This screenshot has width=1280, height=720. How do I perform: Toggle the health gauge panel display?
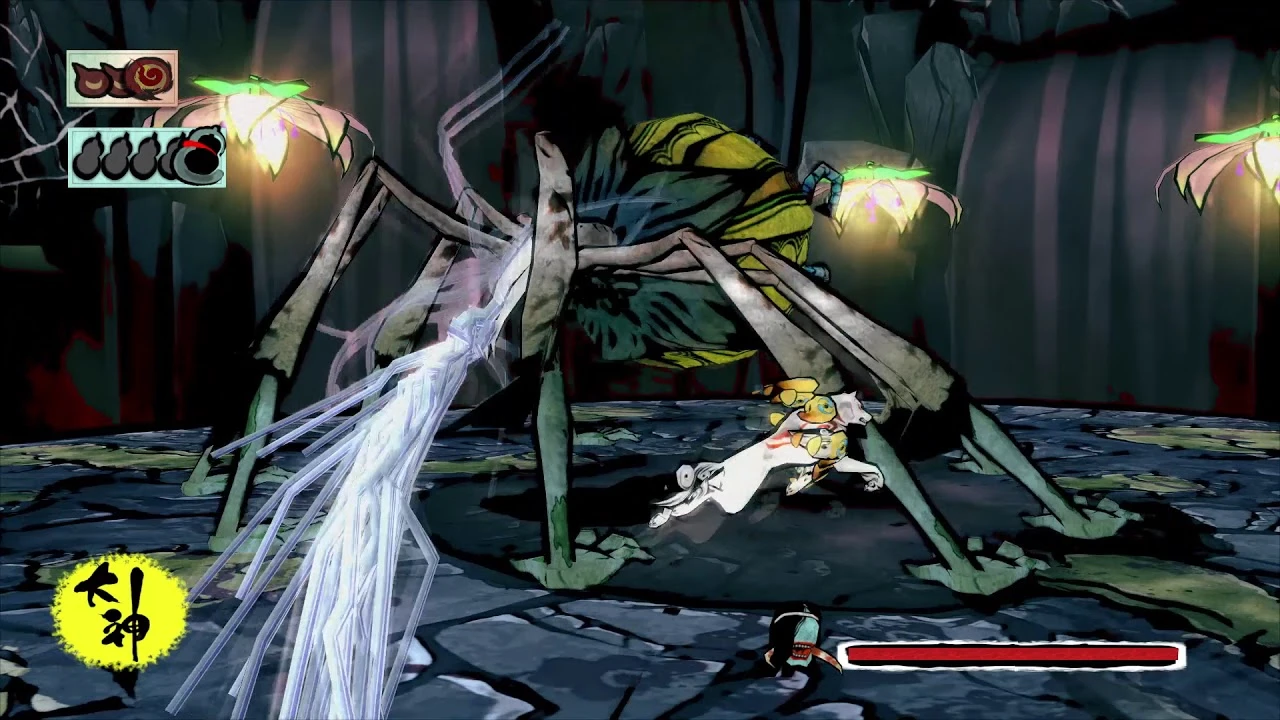(x=123, y=78)
